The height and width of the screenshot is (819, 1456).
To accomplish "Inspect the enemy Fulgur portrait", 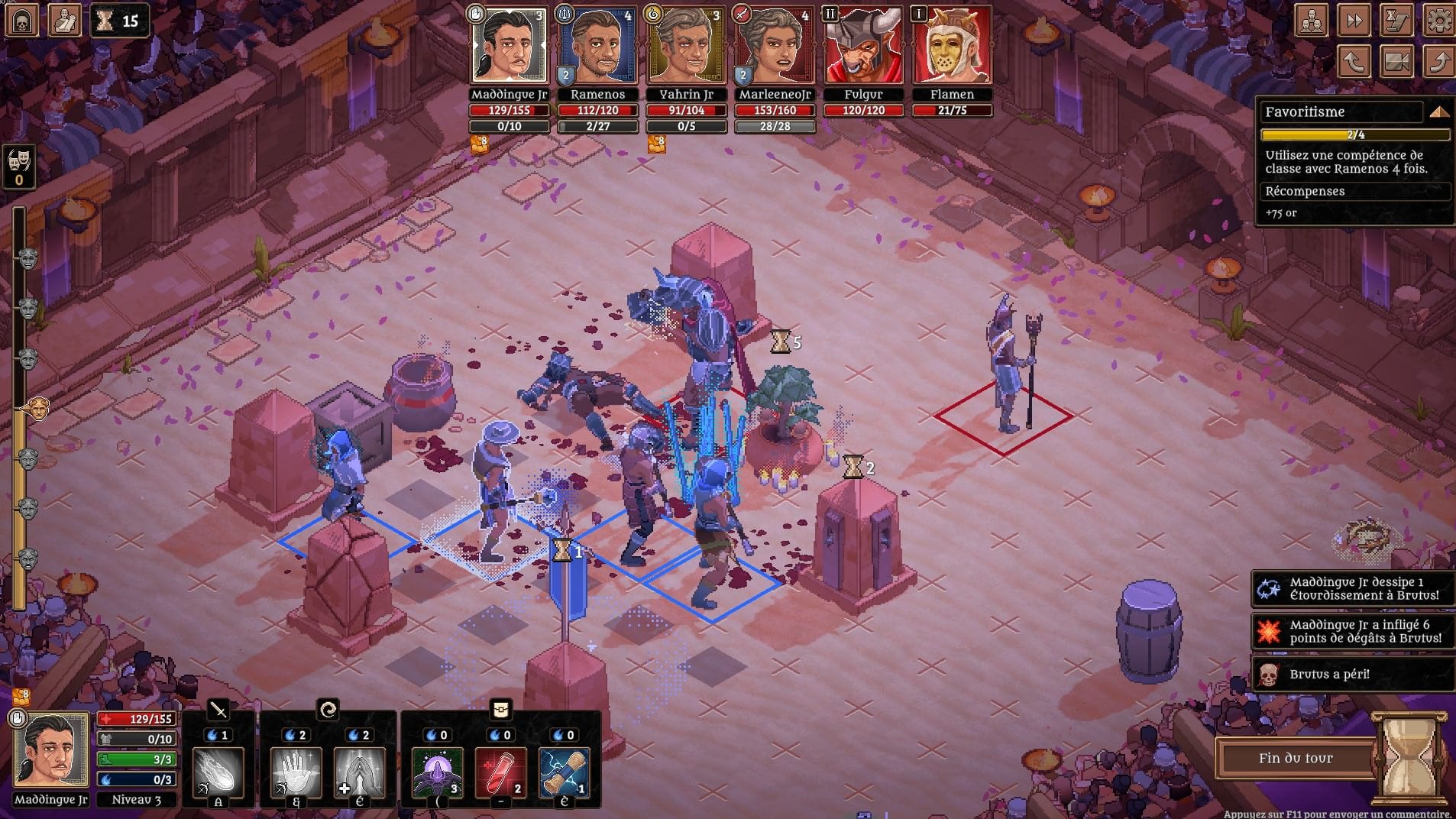I will click(863, 46).
